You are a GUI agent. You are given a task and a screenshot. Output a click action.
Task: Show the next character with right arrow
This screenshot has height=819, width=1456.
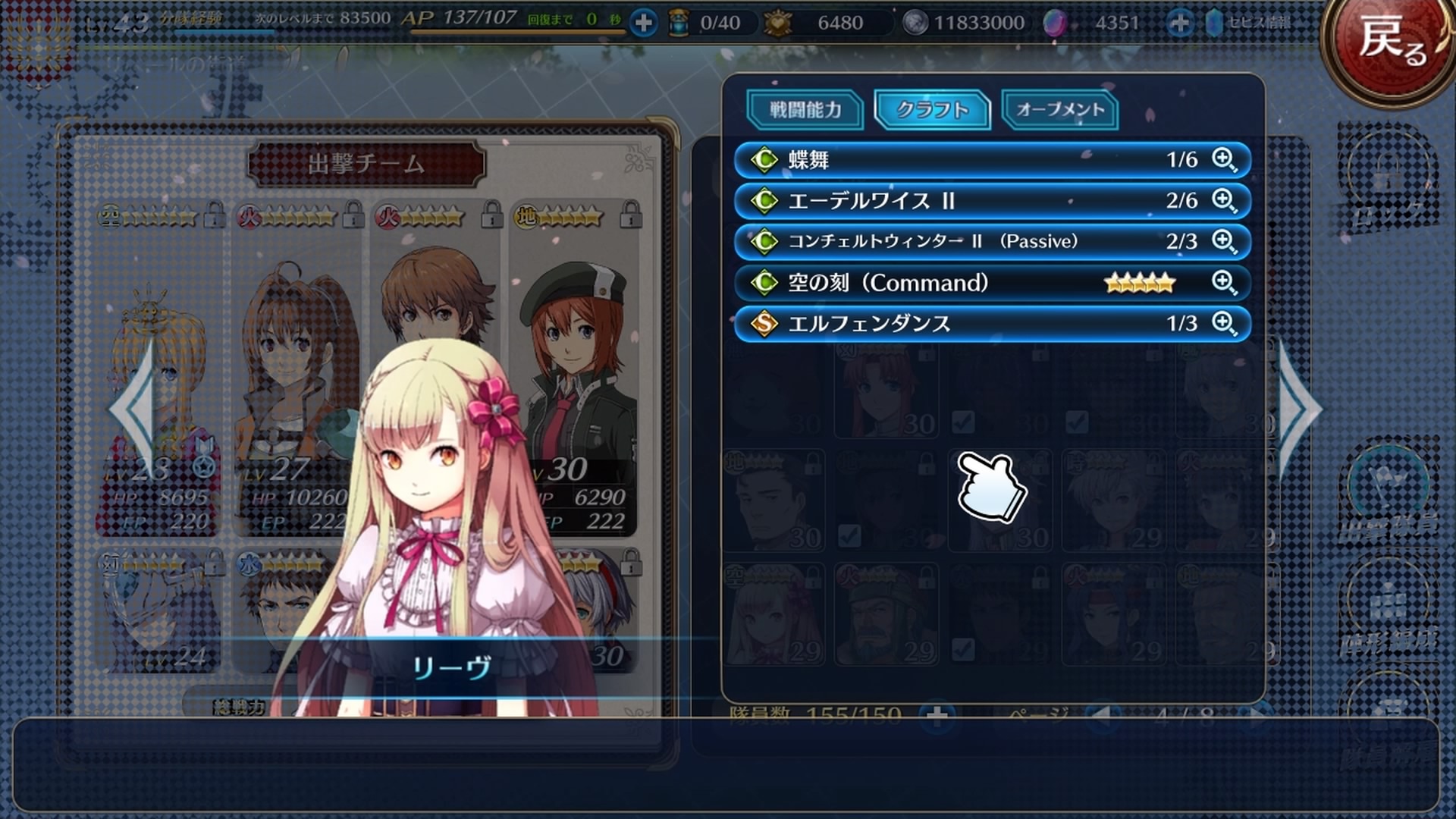click(1300, 409)
